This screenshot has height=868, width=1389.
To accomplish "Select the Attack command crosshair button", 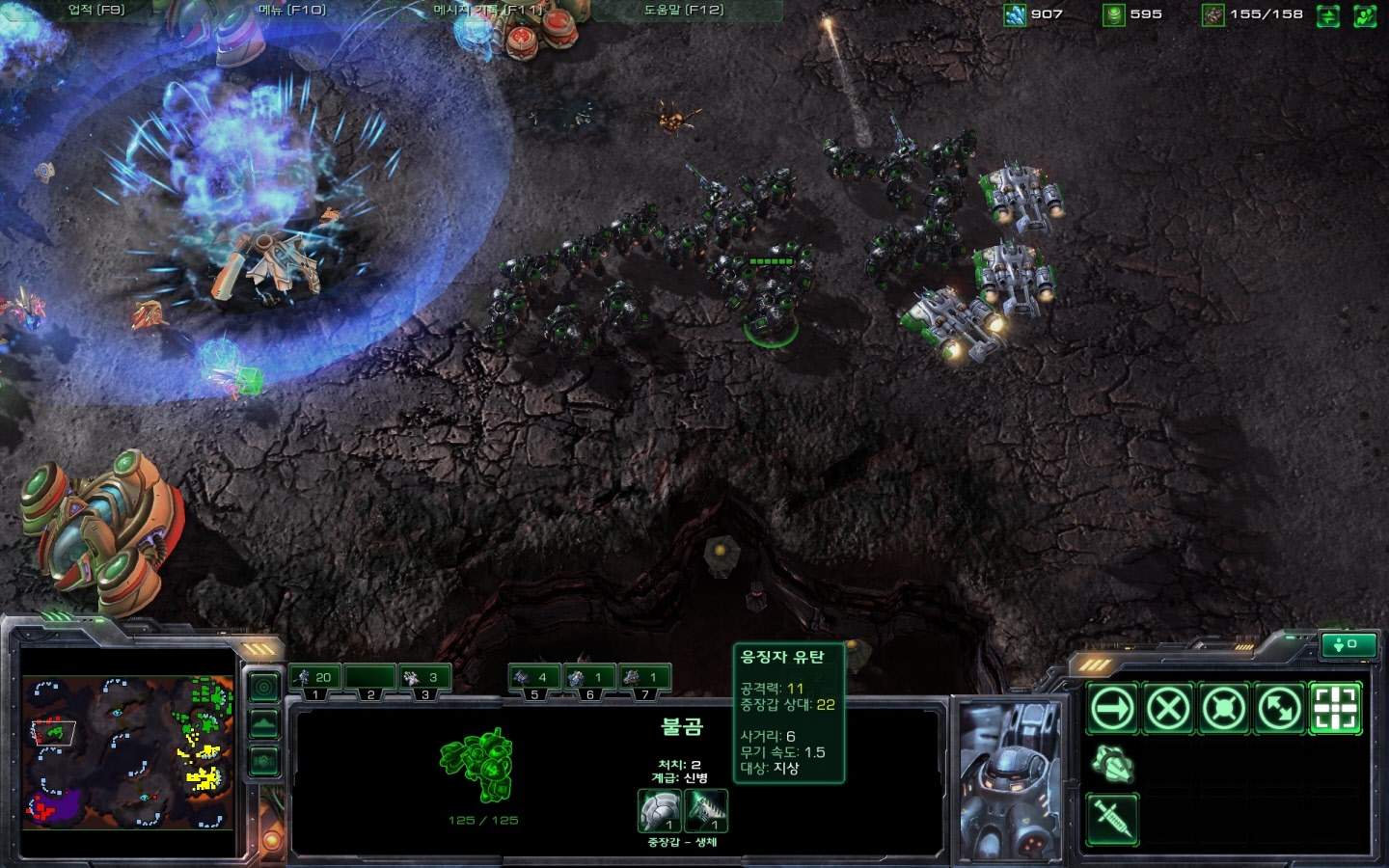I will (x=1336, y=710).
